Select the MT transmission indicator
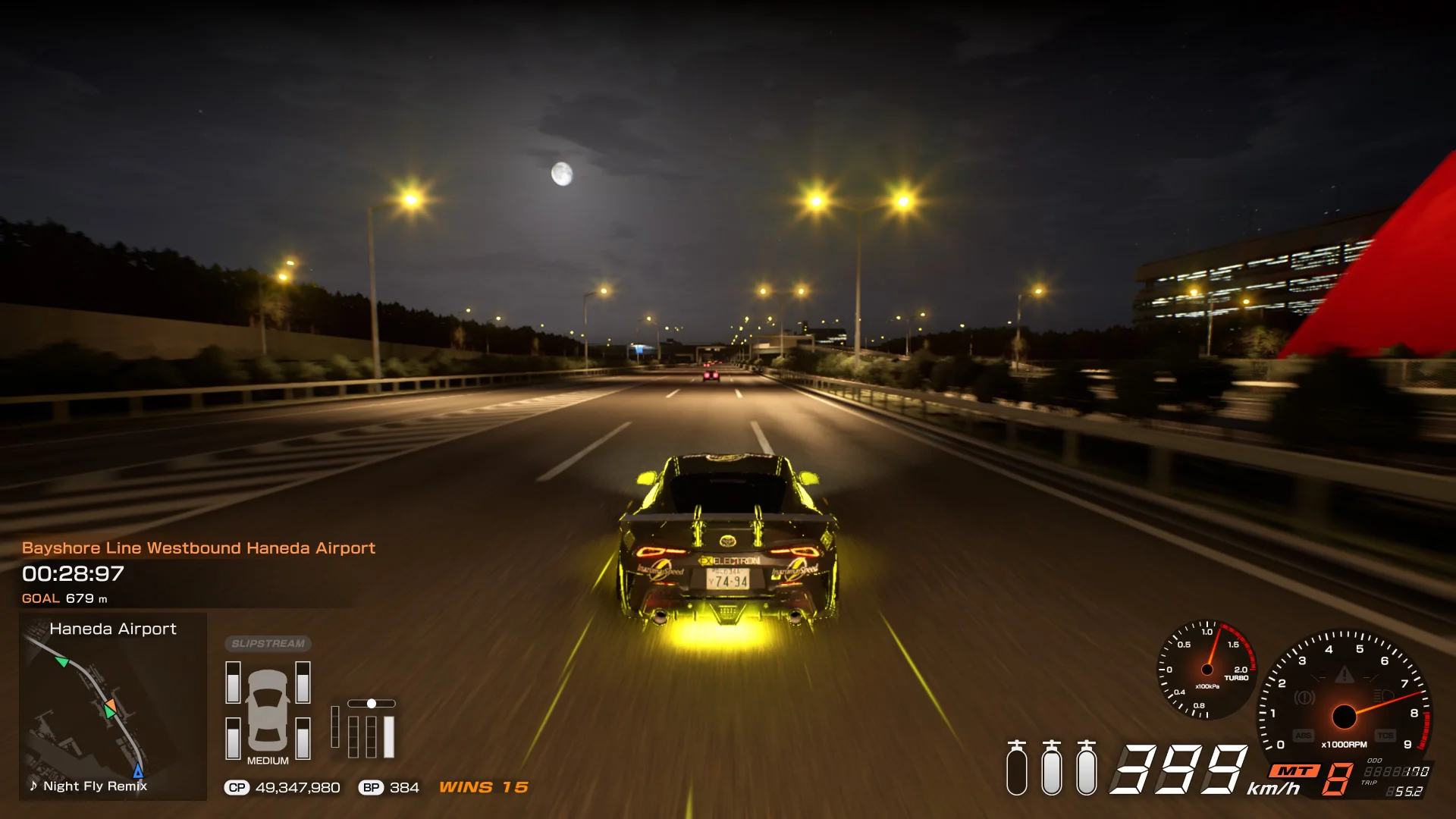This screenshot has height=819, width=1456. pyautogui.click(x=1295, y=771)
